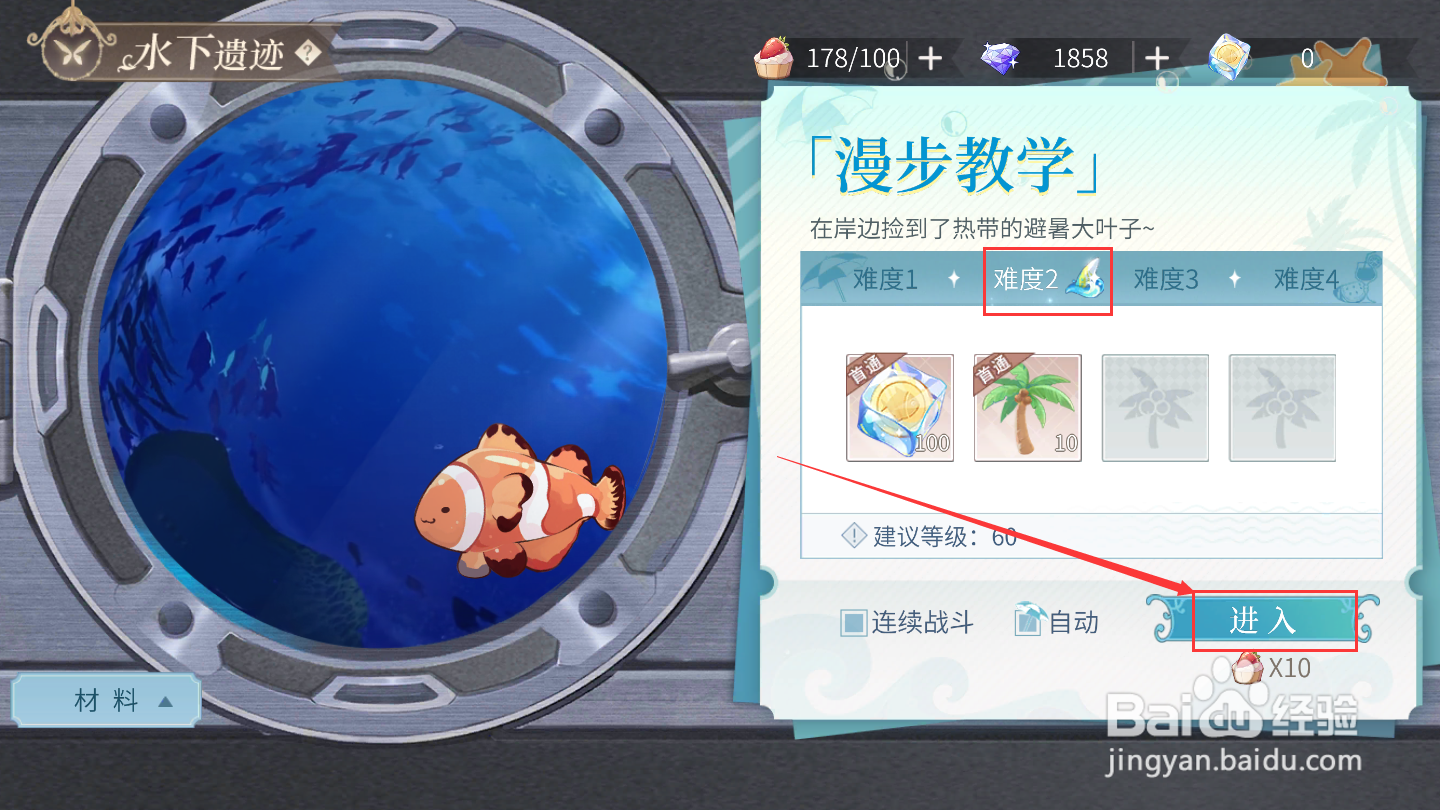The height and width of the screenshot is (810, 1440).
Task: Collapse the 材料 materials panel
Action: tap(104, 699)
